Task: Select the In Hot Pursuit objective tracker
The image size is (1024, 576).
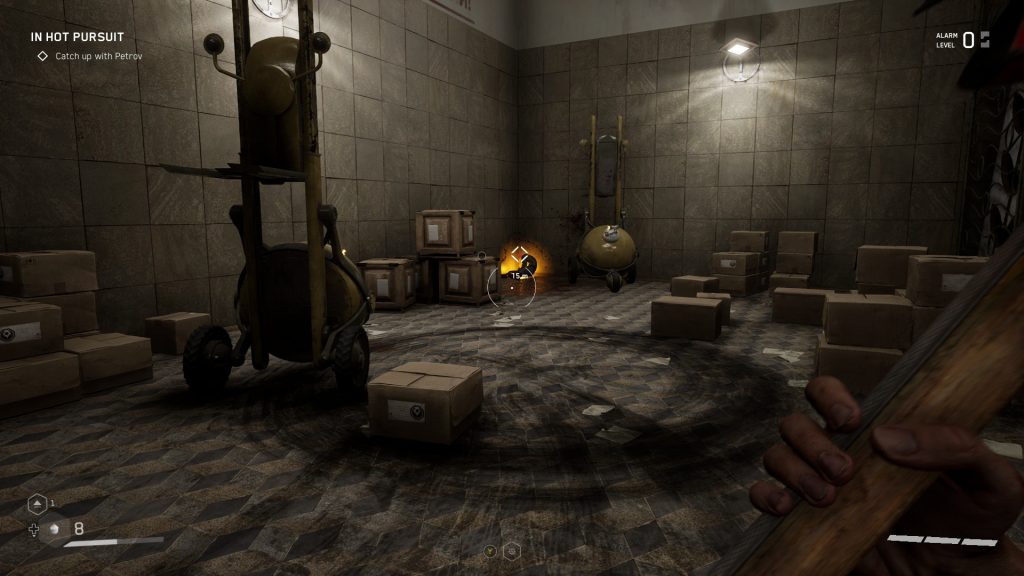Action: pos(77,37)
